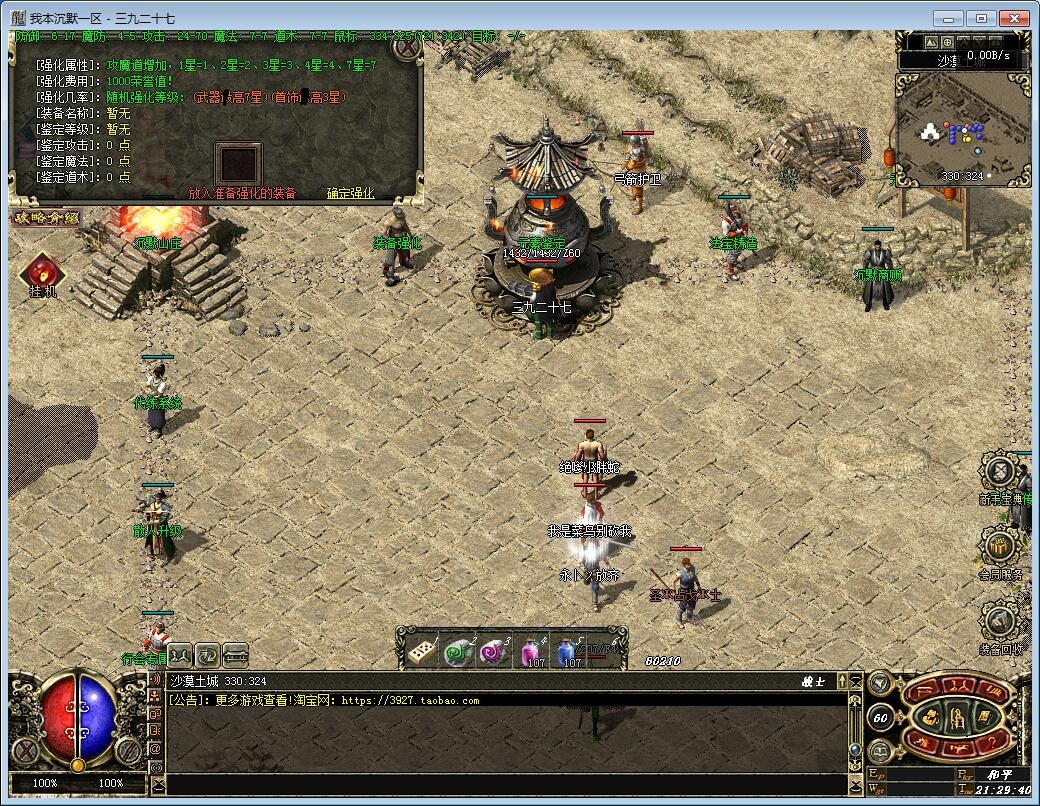Drink the blue potion in hotbar

(569, 651)
